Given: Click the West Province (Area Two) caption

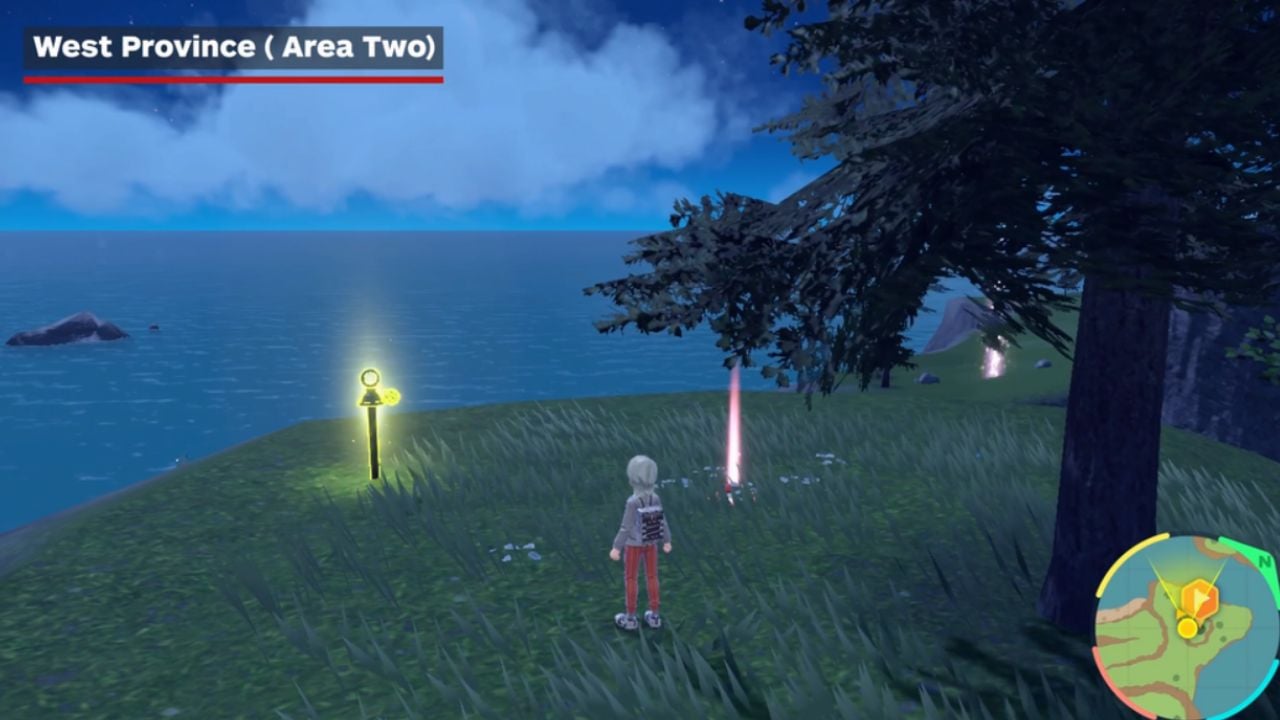Looking at the screenshot, I should coord(233,47).
